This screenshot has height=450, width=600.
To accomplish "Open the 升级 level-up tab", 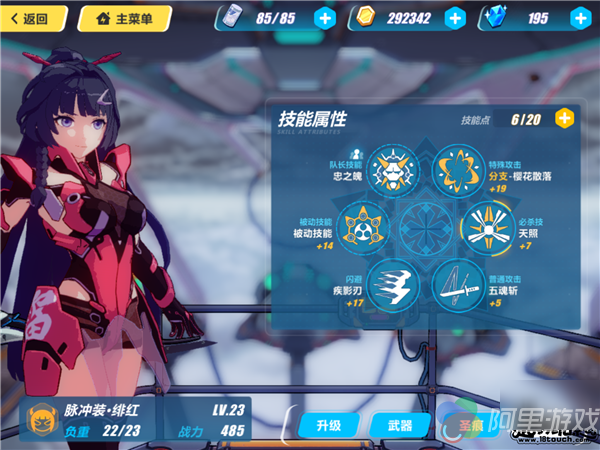I will click(328, 426).
